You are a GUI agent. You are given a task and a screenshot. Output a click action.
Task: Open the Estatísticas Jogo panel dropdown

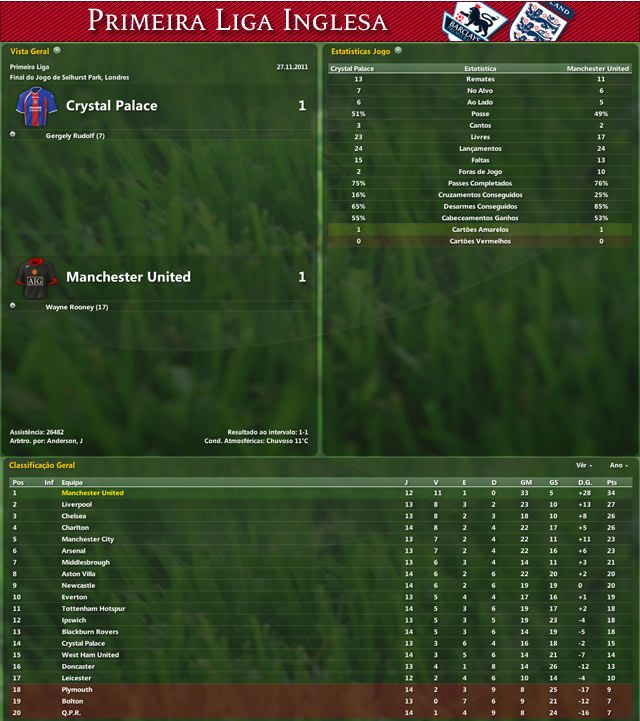398,49
